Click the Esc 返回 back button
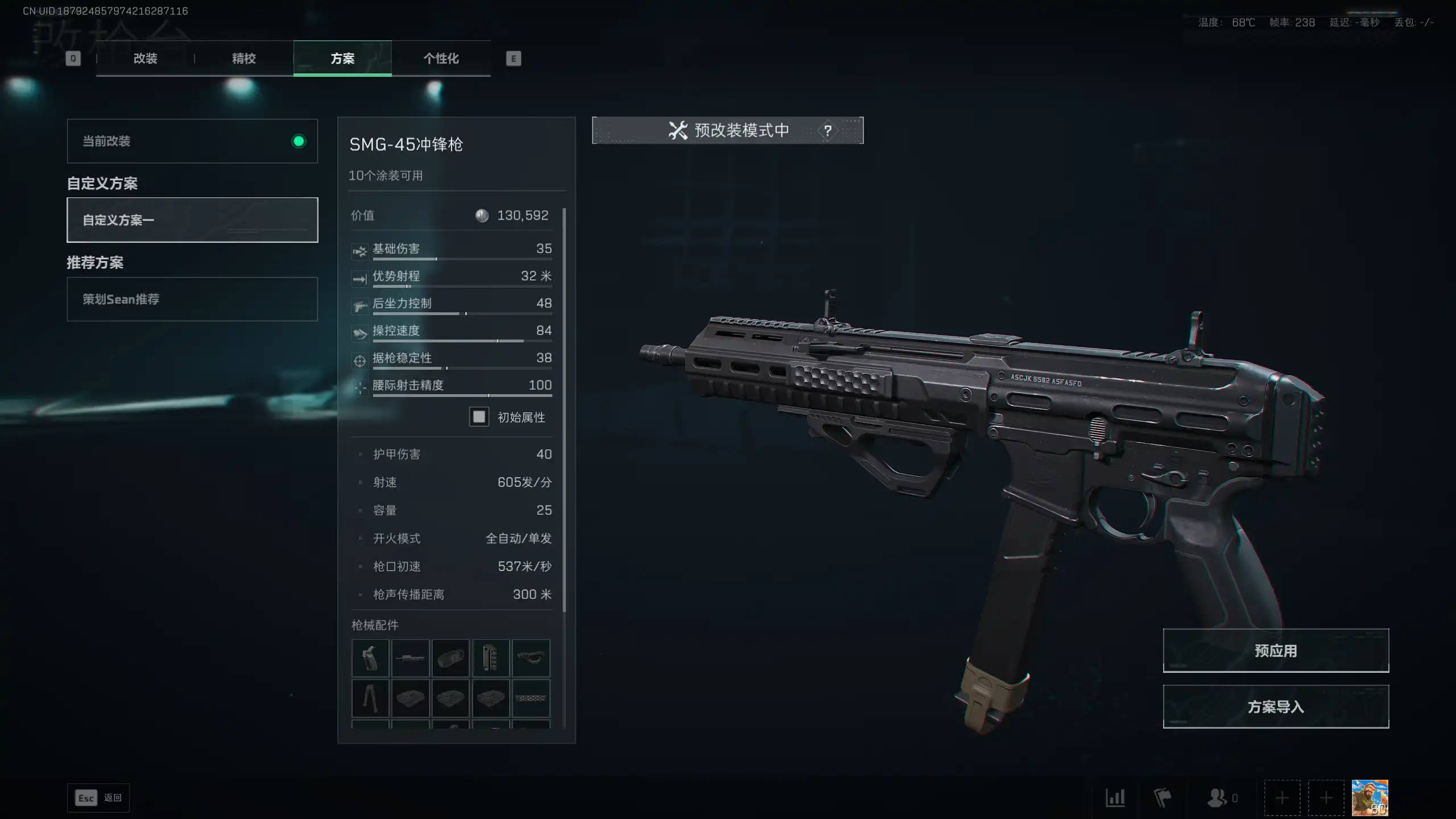The height and width of the screenshot is (819, 1456). (x=98, y=798)
